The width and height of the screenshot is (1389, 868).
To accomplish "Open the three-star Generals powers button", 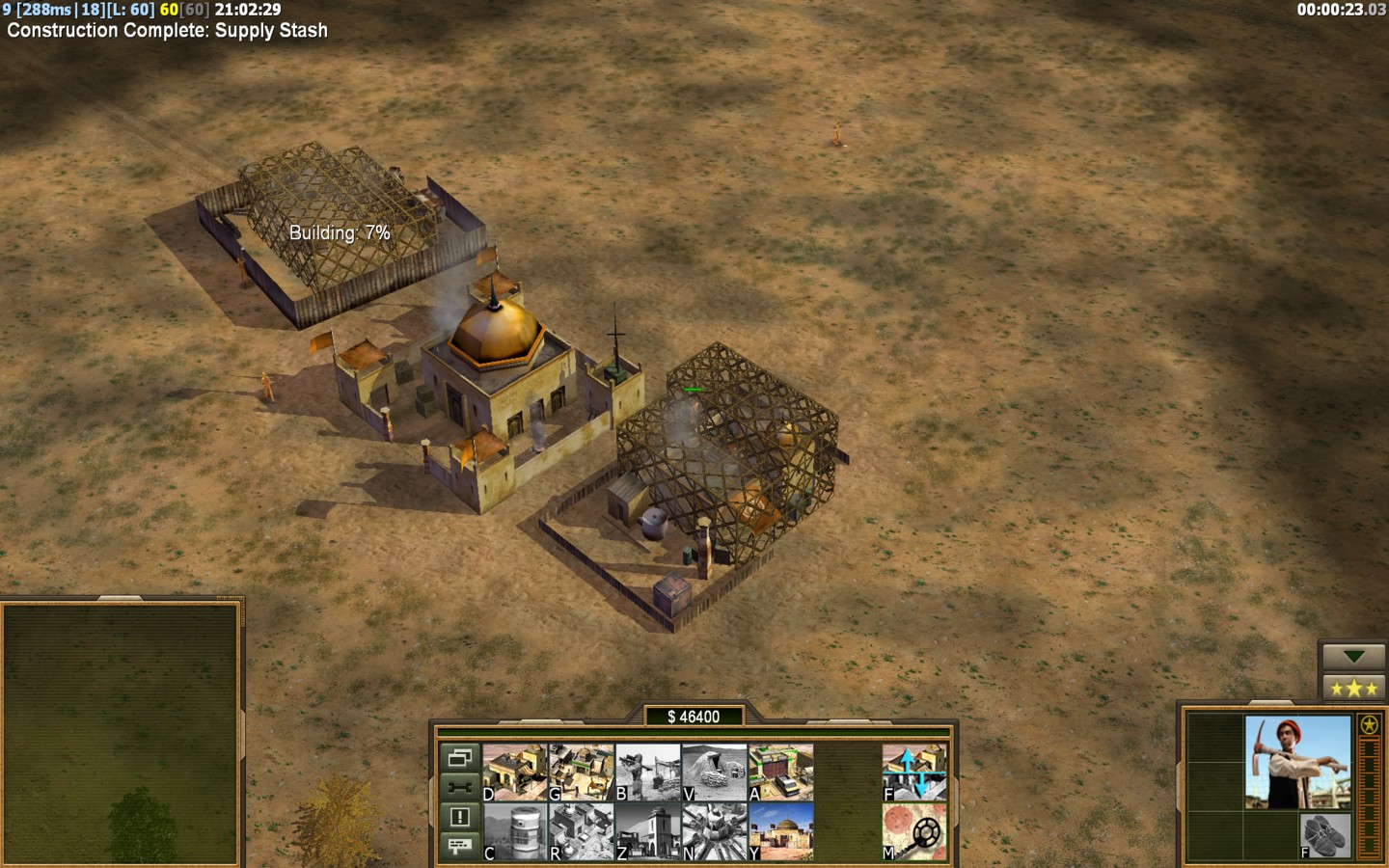I will (x=1353, y=689).
